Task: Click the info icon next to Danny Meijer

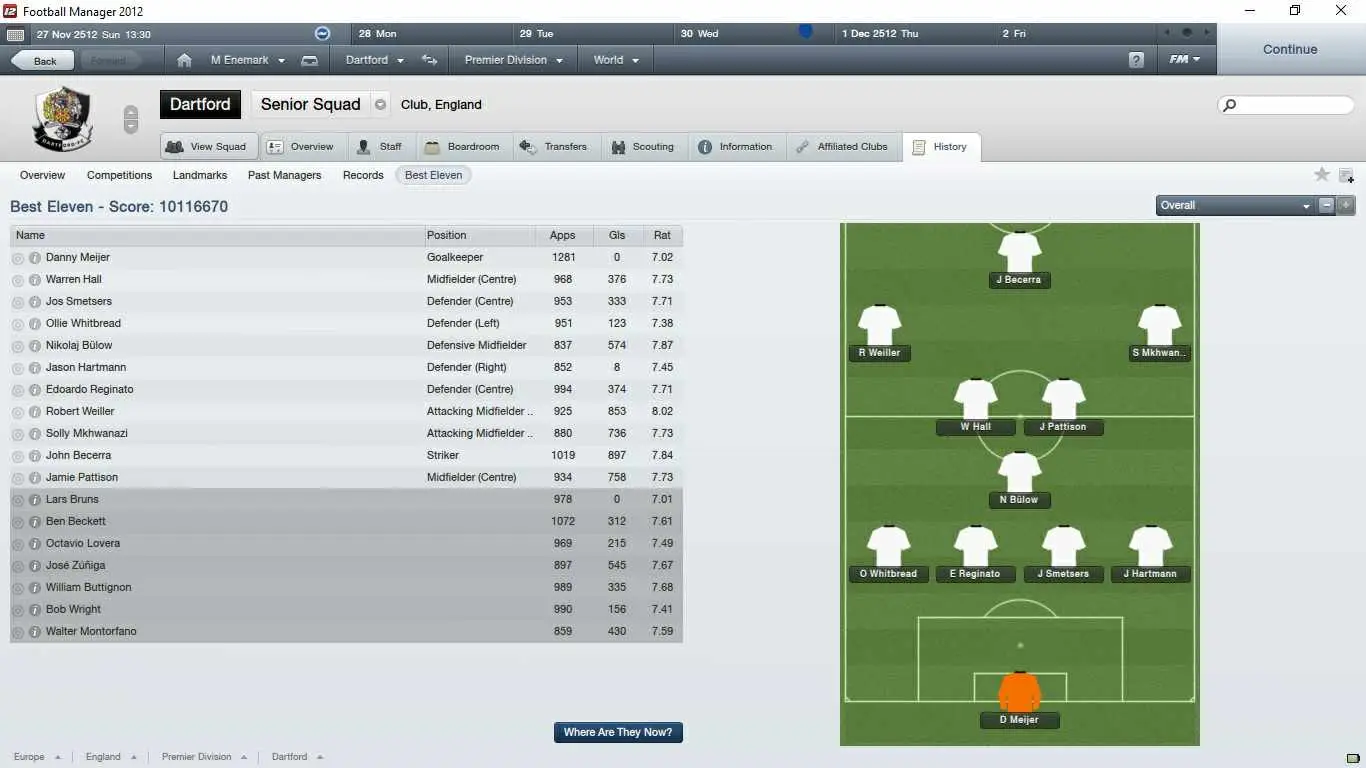Action: click(x=35, y=257)
